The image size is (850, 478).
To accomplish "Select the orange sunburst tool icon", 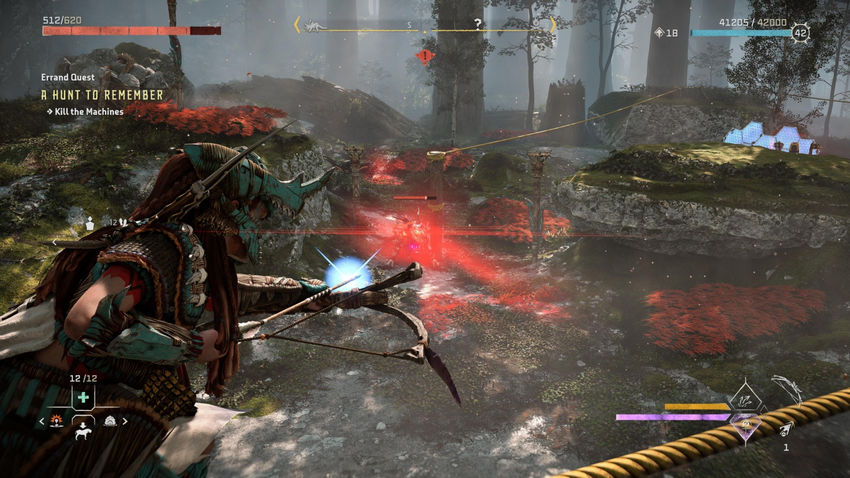I will pyautogui.click(x=58, y=422).
